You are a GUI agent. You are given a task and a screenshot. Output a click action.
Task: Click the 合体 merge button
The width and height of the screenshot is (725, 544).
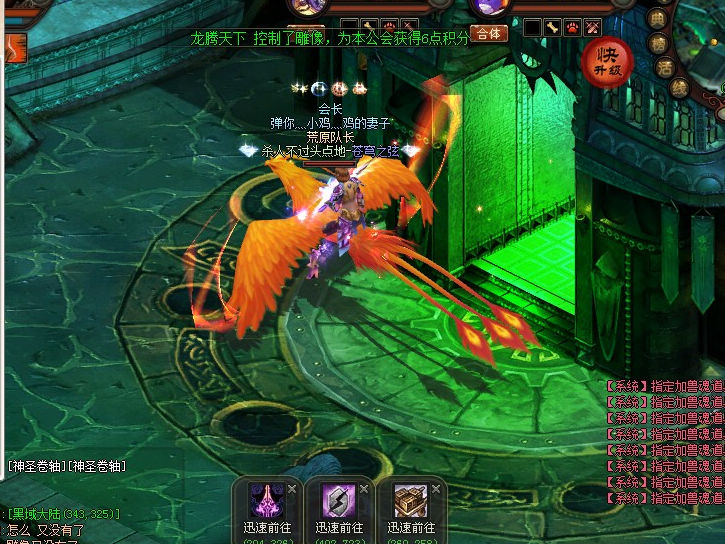[488, 33]
